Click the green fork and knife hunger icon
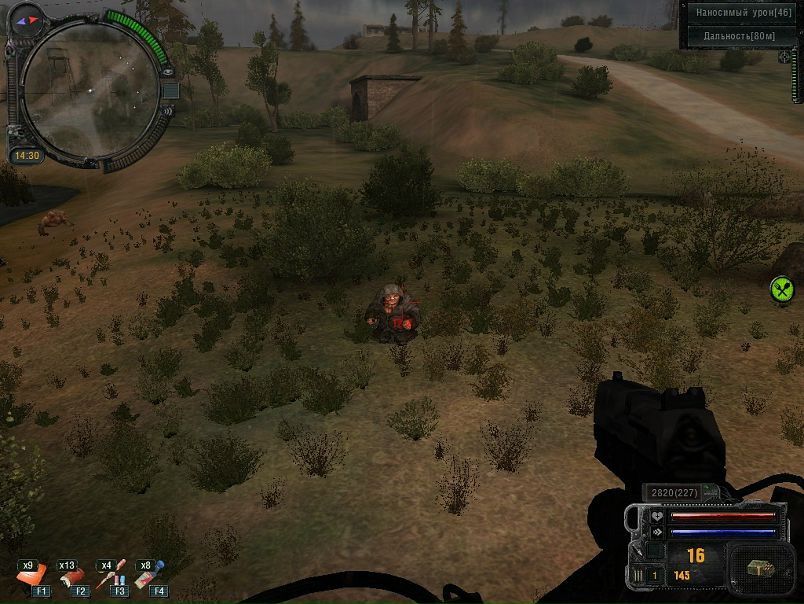Viewport: 804px width, 604px height. pyautogui.click(x=782, y=289)
